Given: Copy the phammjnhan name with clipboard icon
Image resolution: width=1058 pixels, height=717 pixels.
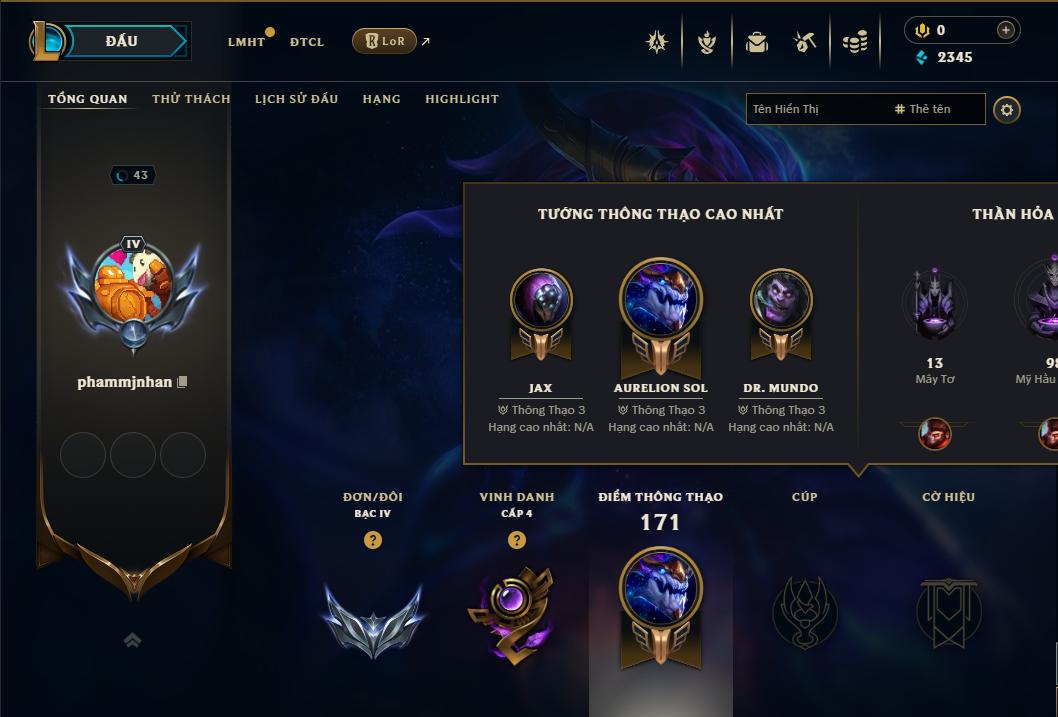Looking at the screenshot, I should tap(183, 382).
